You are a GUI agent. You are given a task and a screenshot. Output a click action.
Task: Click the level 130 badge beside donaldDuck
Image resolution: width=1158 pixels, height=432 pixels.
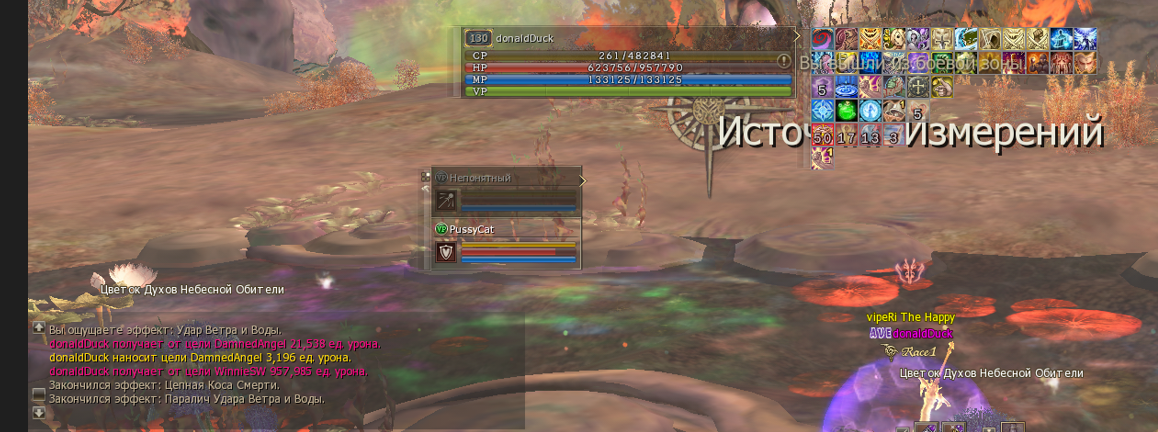tap(478, 38)
